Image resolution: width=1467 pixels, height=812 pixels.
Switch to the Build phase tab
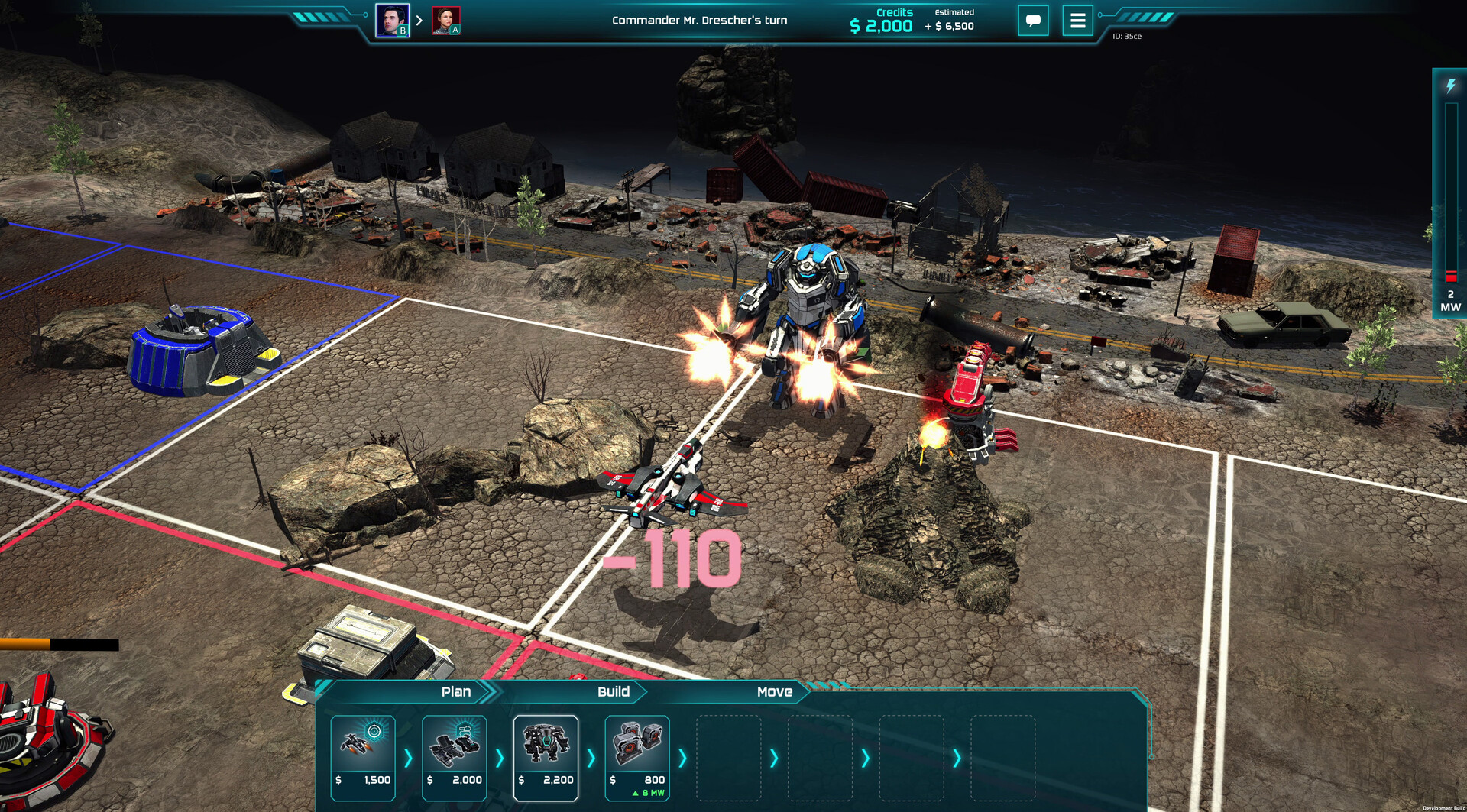(613, 691)
